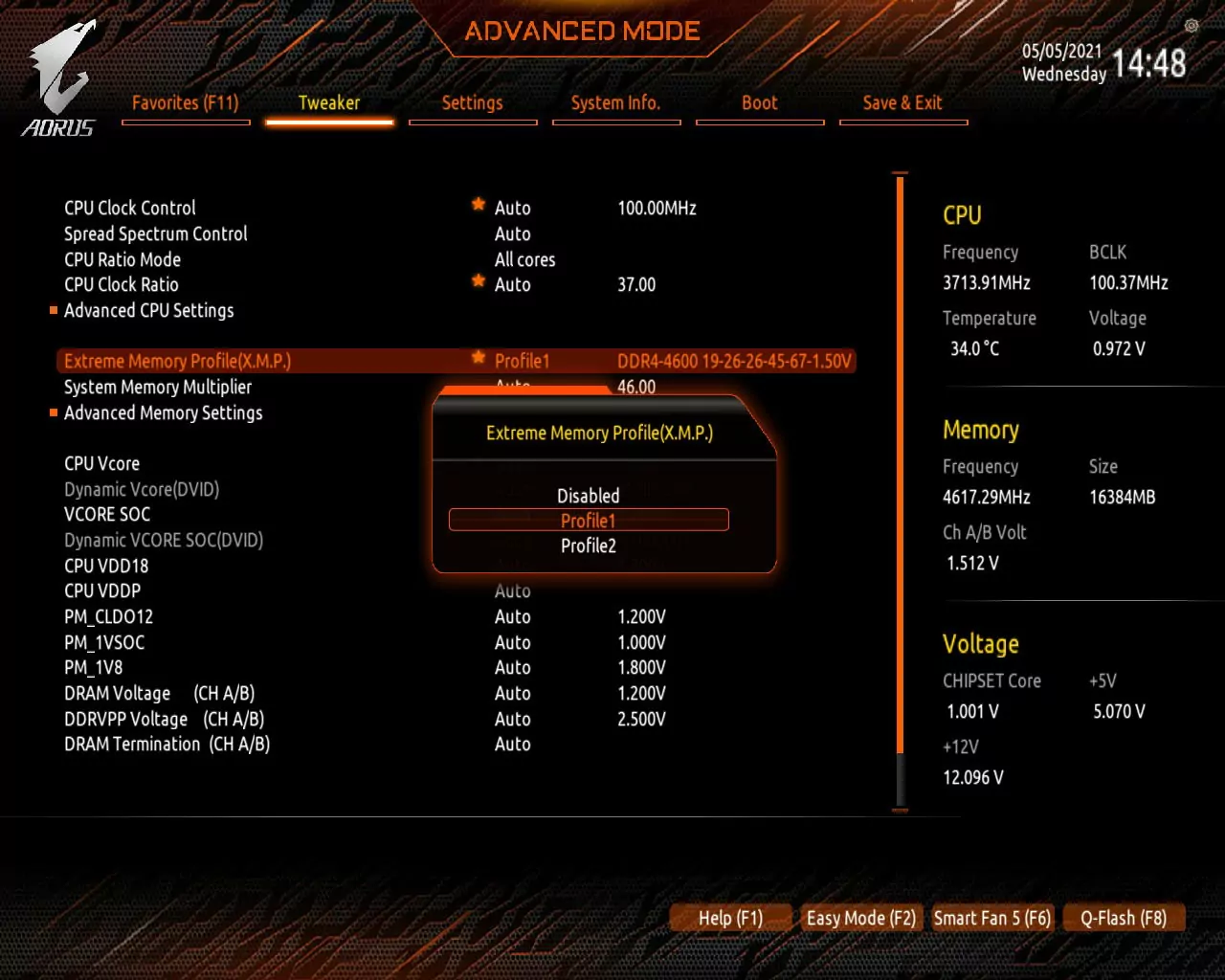Open the Tweaker tab
The height and width of the screenshot is (980, 1225).
click(x=329, y=103)
